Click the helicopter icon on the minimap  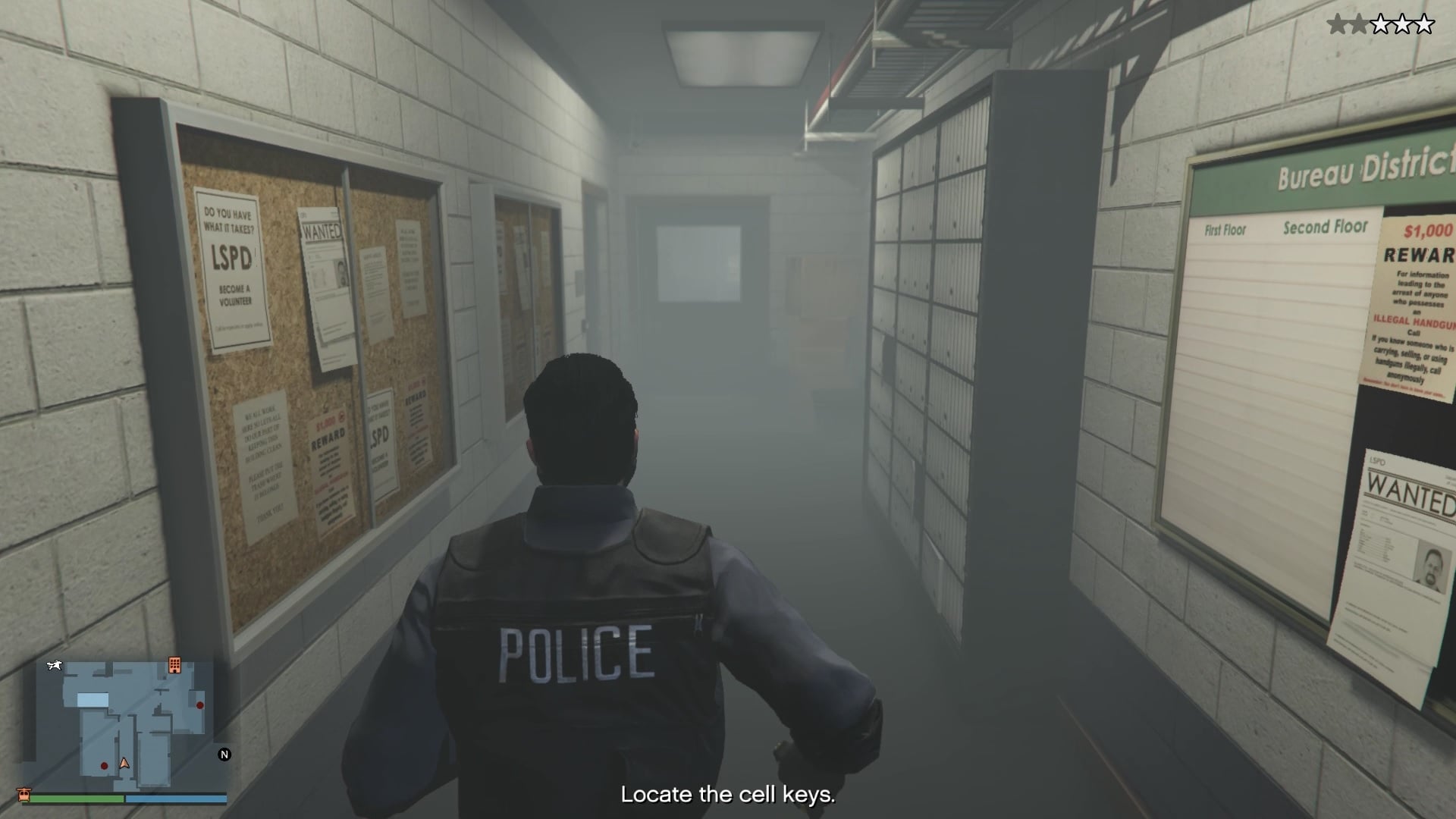pyautogui.click(x=53, y=666)
